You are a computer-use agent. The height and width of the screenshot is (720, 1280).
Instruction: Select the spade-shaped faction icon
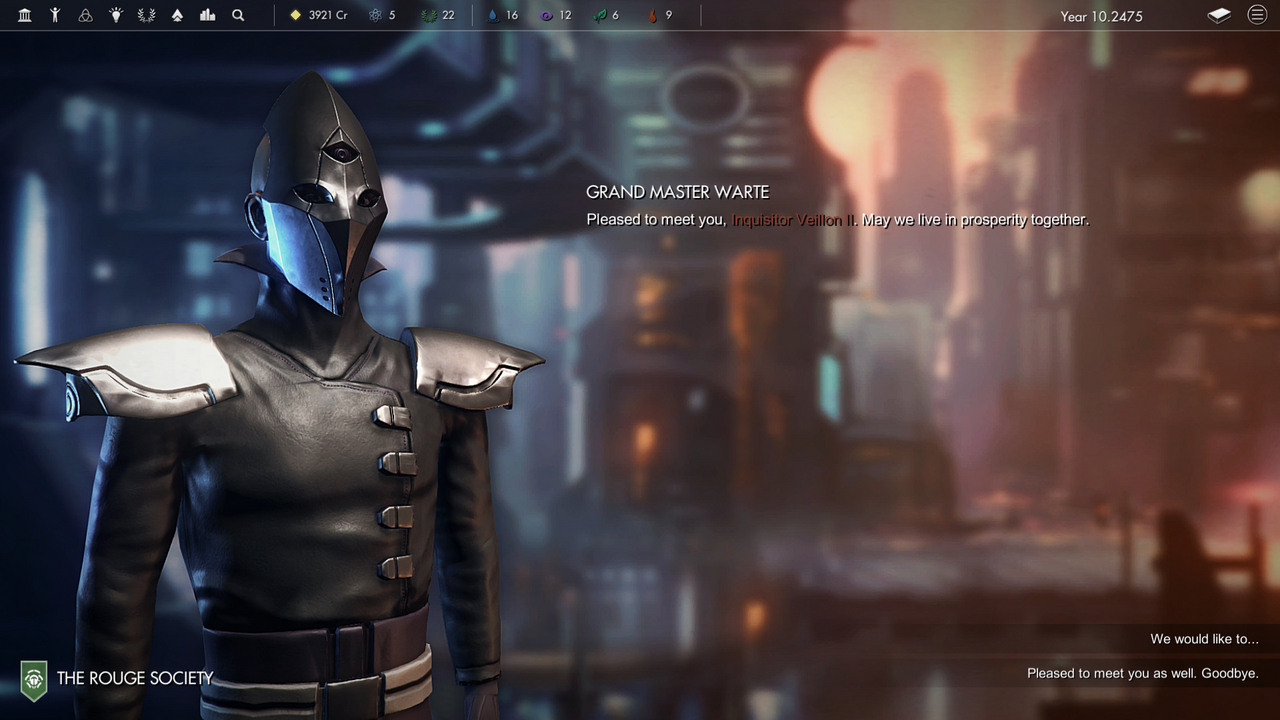176,15
